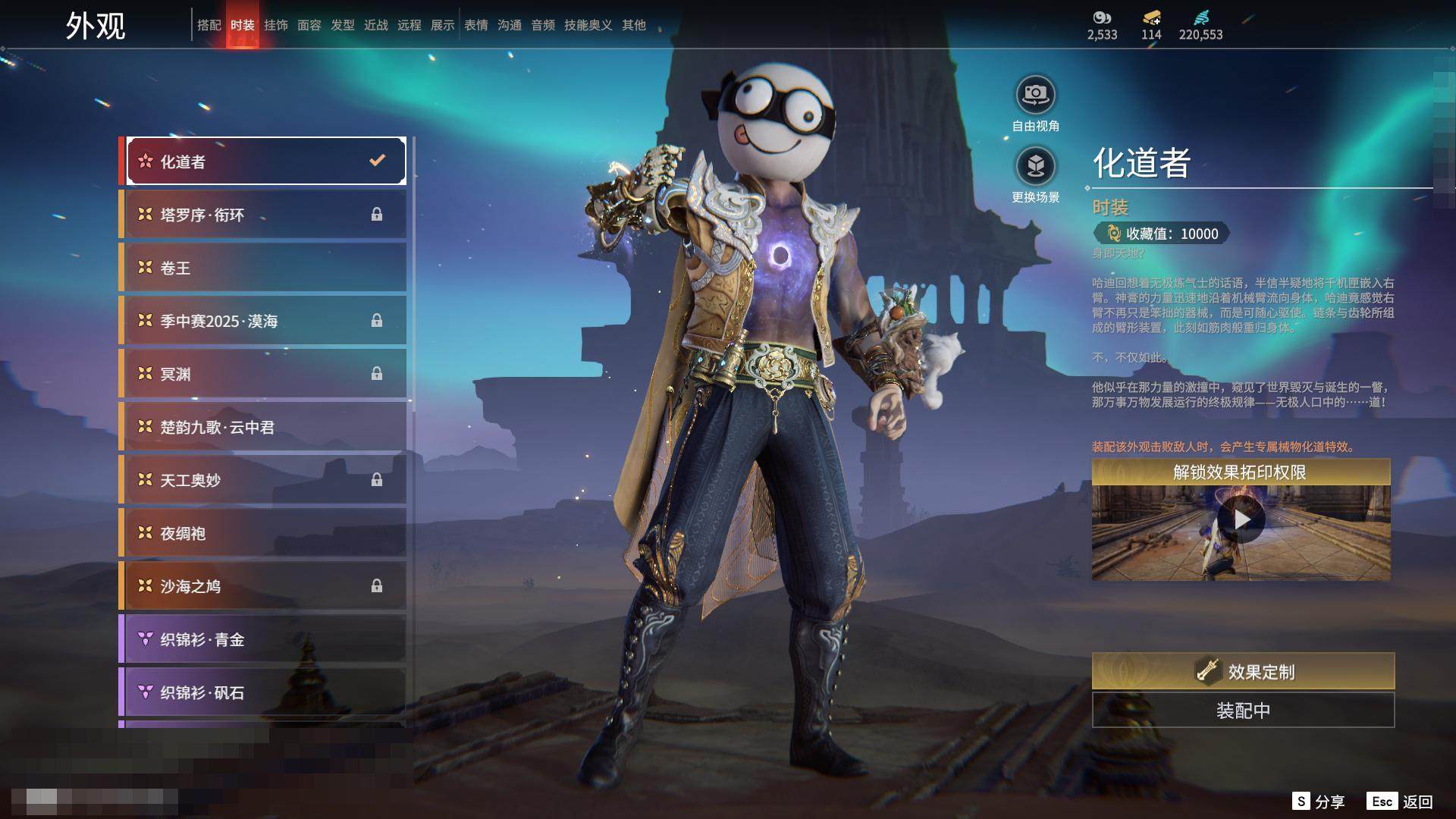Click the 更换场景 change scene icon
The width and height of the screenshot is (1456, 819).
click(x=1035, y=166)
